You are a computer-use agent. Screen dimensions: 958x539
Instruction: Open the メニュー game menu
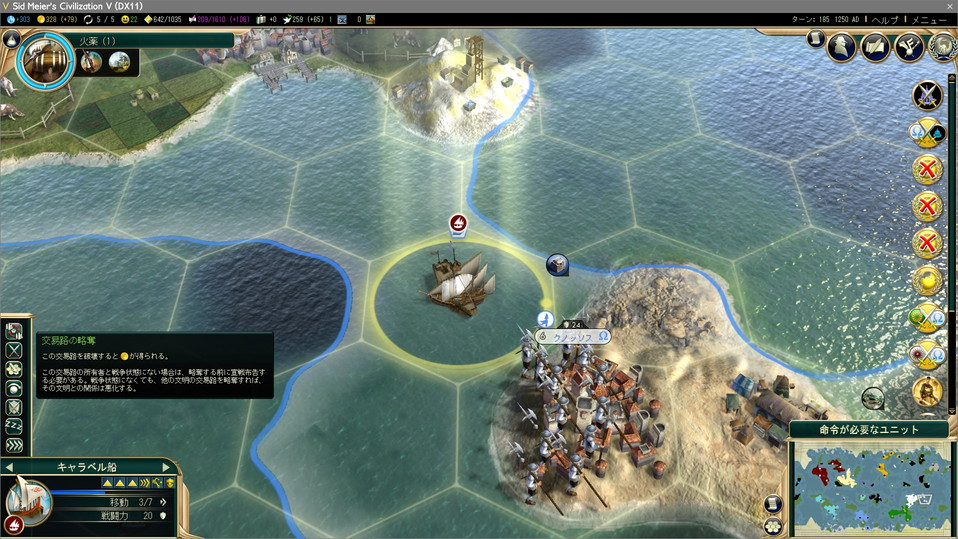pos(929,20)
